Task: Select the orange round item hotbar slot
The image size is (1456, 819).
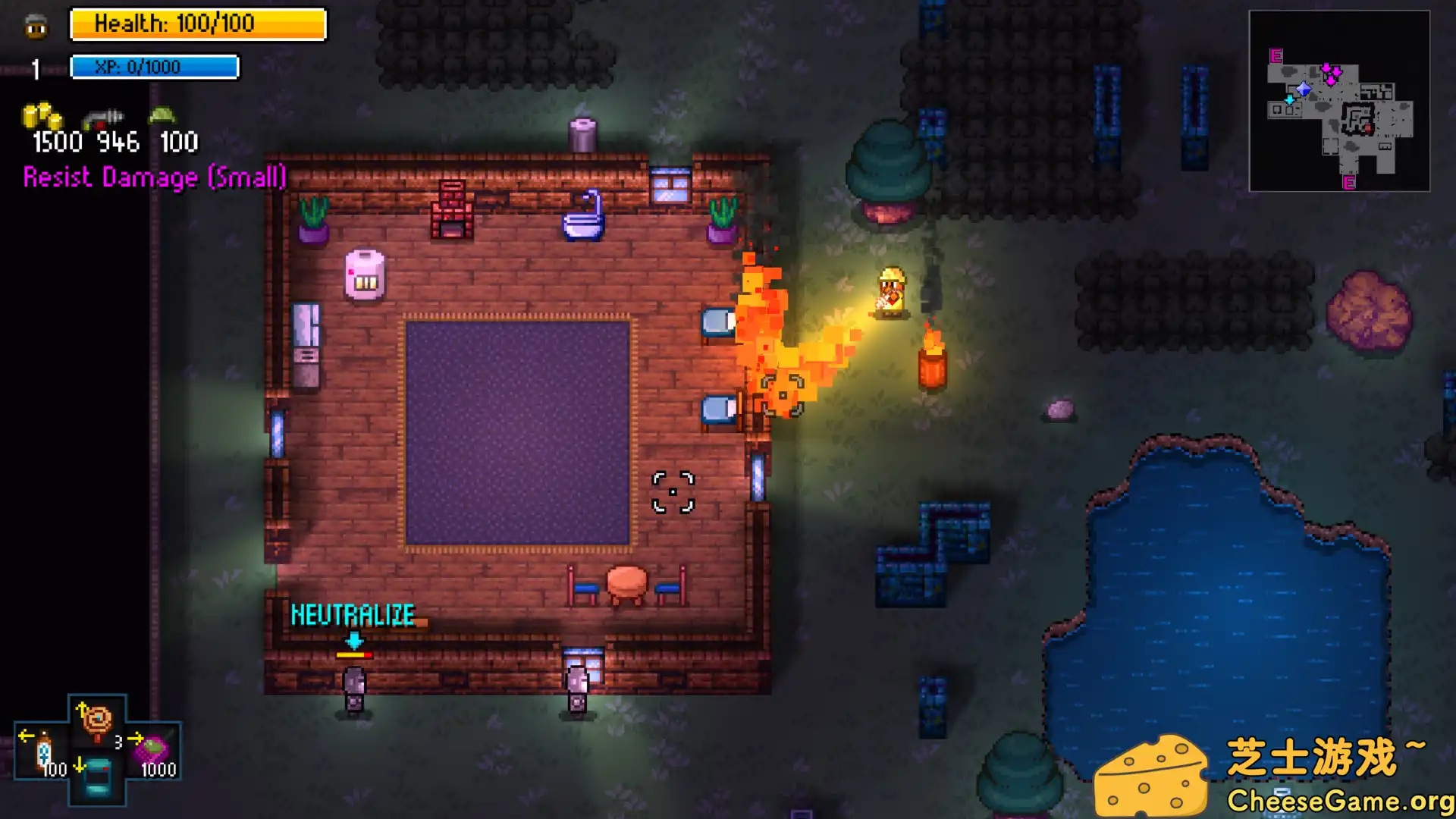Action: point(97,722)
